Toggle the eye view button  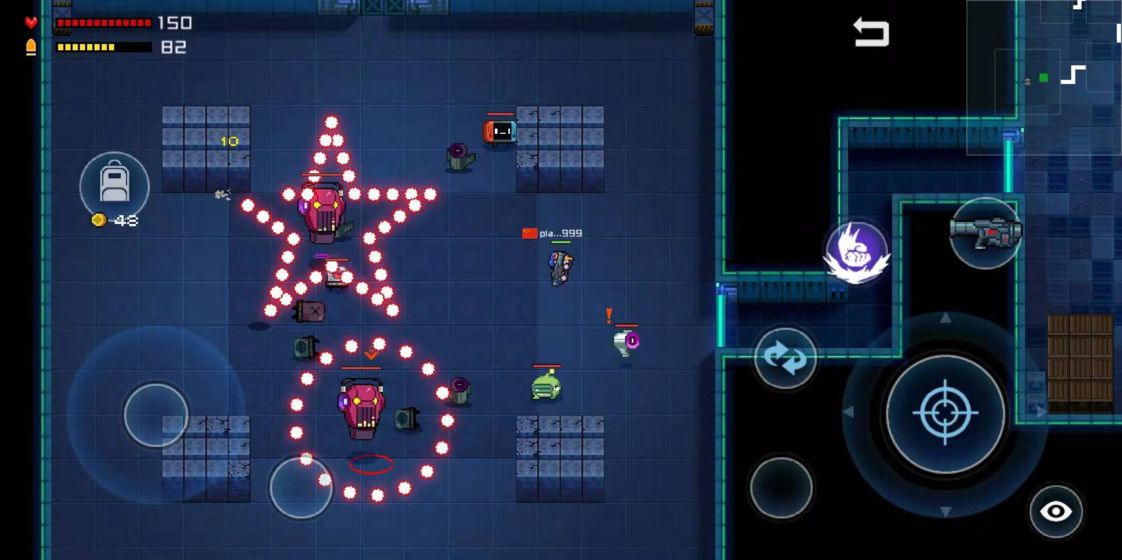[x=1056, y=512]
